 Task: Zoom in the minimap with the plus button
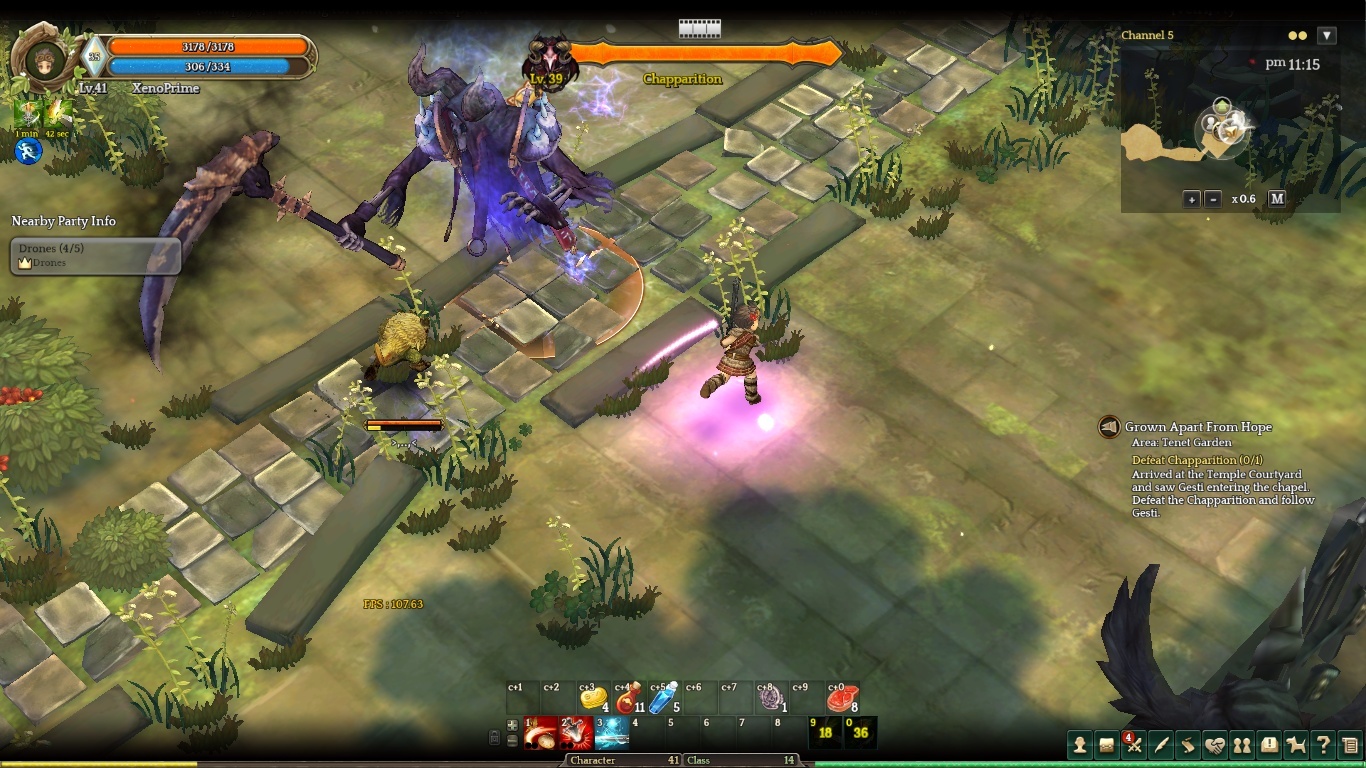(x=1192, y=199)
